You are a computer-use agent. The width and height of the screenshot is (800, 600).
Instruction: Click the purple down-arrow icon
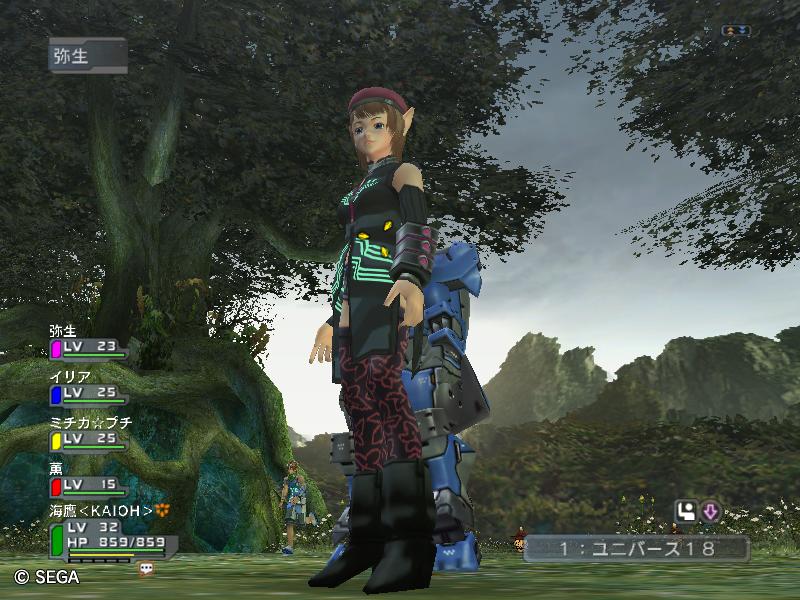710,511
